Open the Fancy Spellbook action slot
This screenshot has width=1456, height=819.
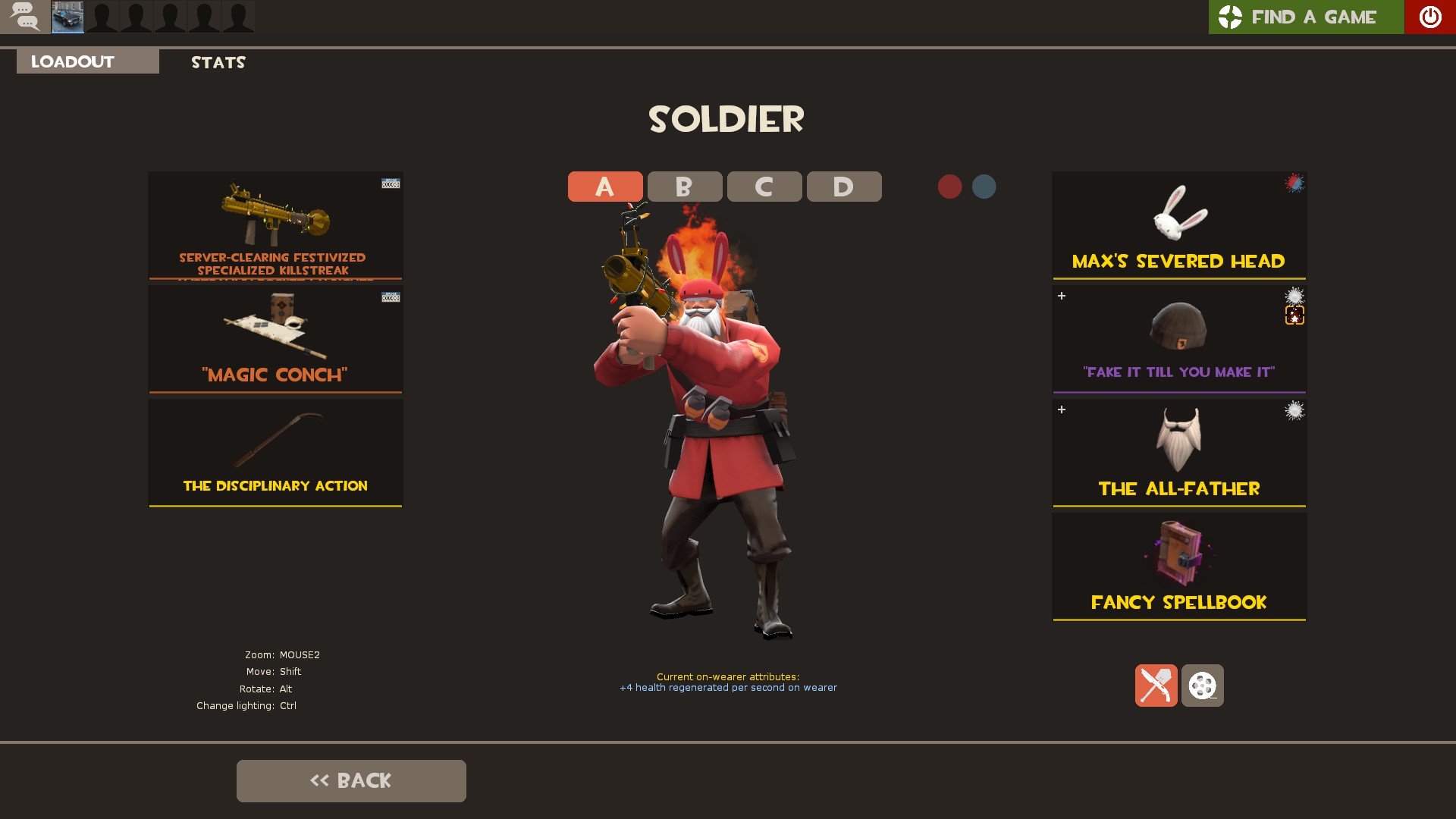pyautogui.click(x=1178, y=566)
